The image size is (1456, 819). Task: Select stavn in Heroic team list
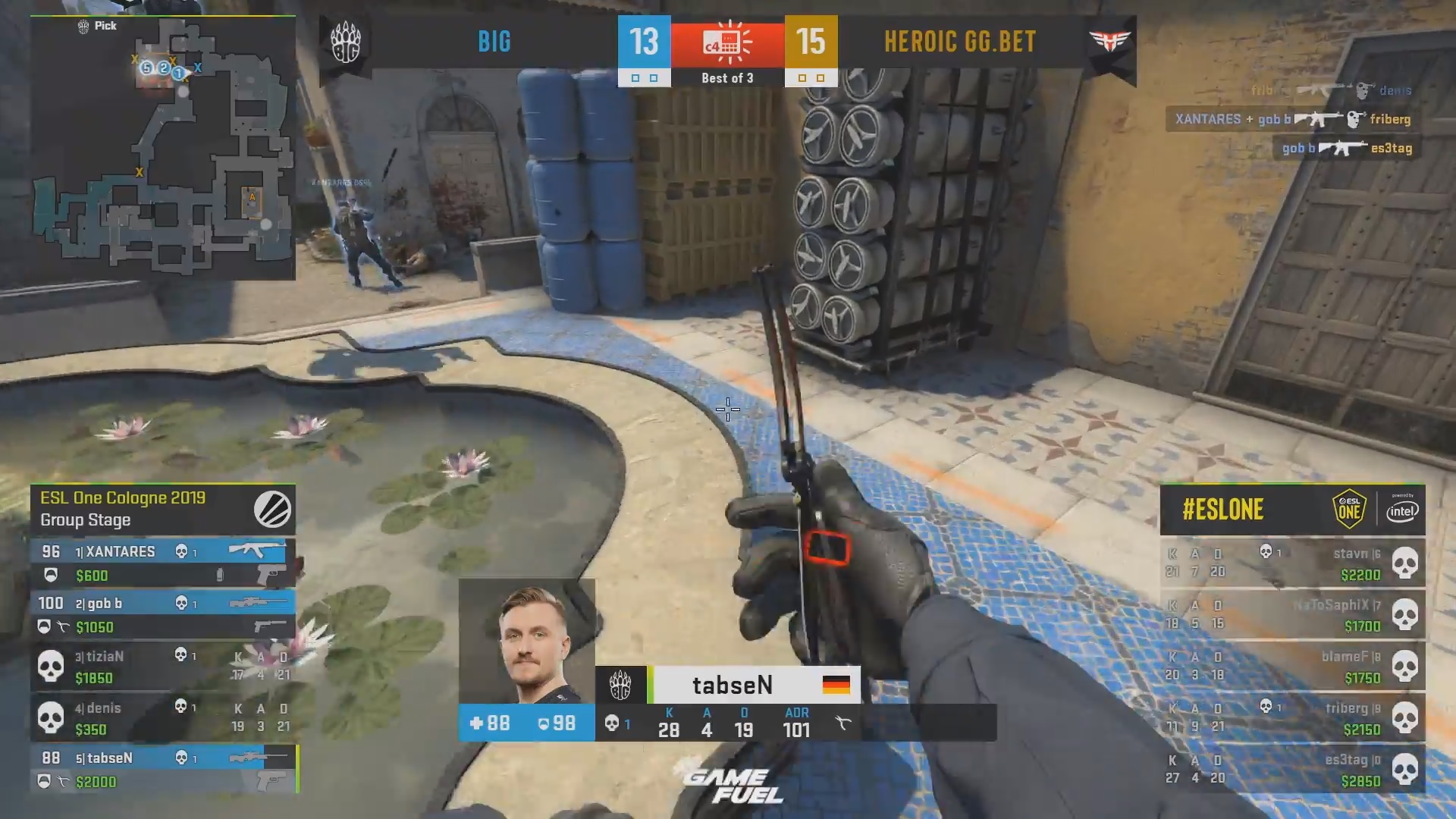pyautogui.click(x=1292, y=563)
